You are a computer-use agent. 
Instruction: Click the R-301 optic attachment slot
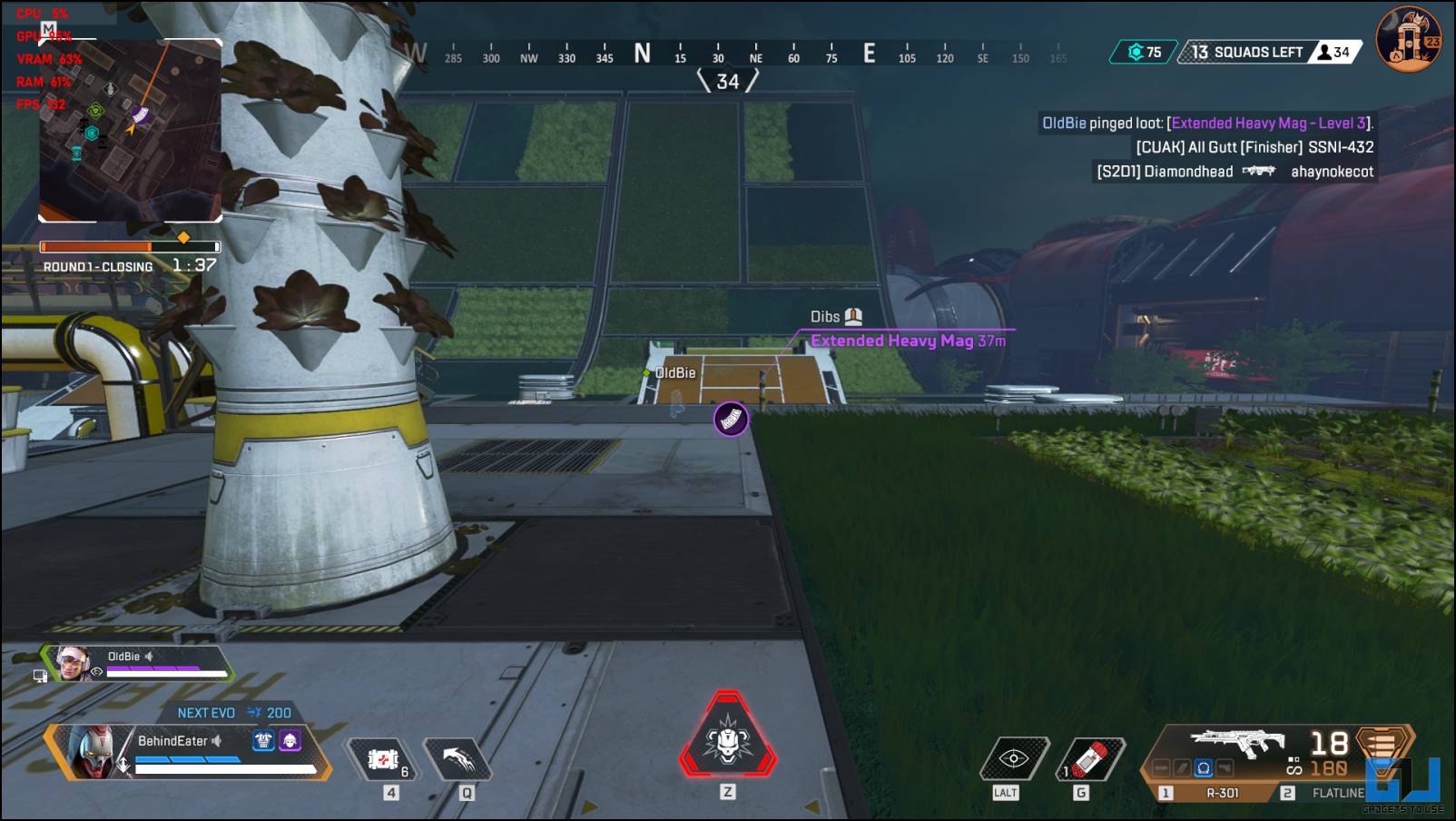[1203, 768]
